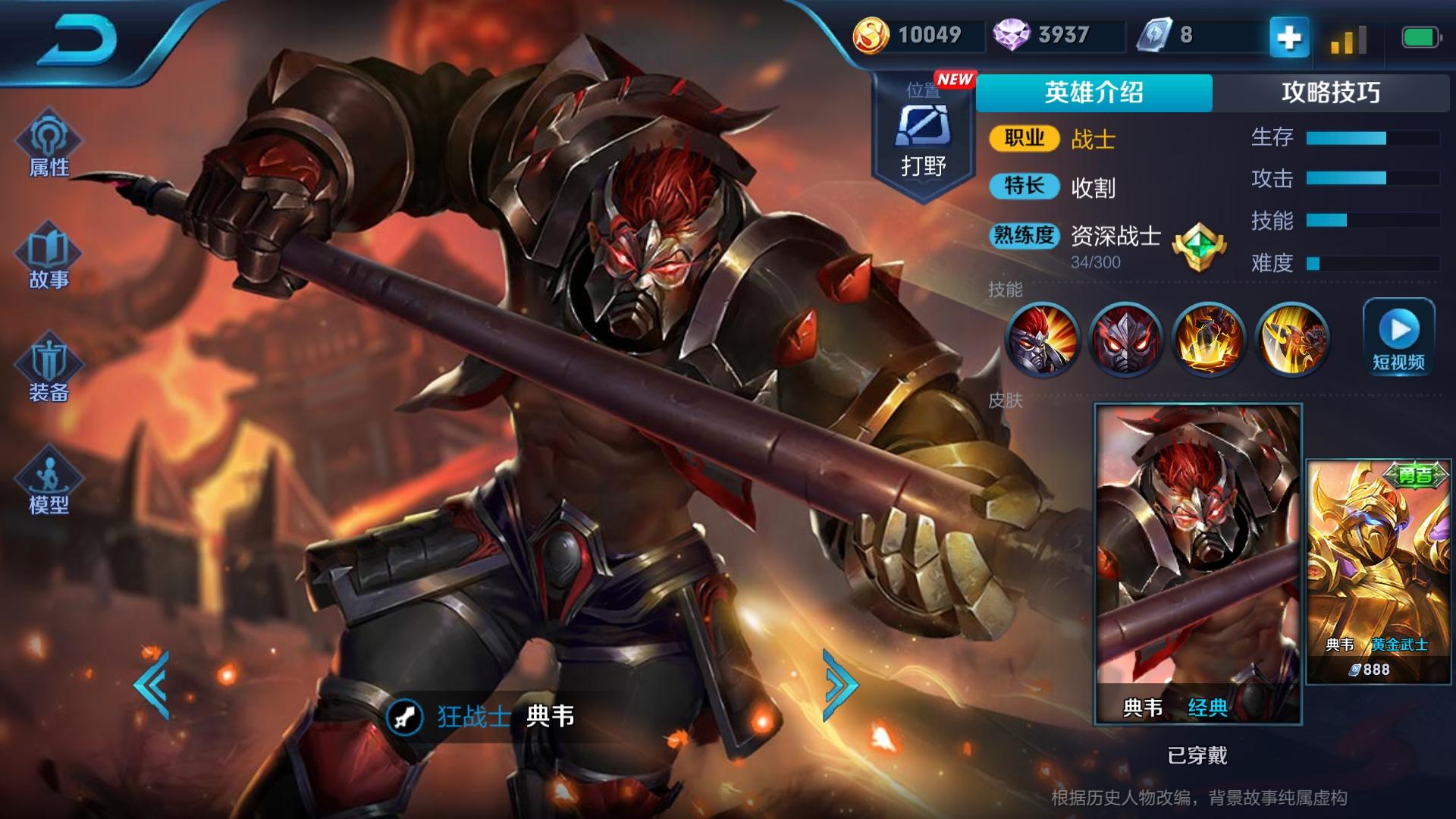This screenshot has width=1456, height=819.
Task: Select the fourth axe-swing skill icon
Action: (x=1292, y=339)
